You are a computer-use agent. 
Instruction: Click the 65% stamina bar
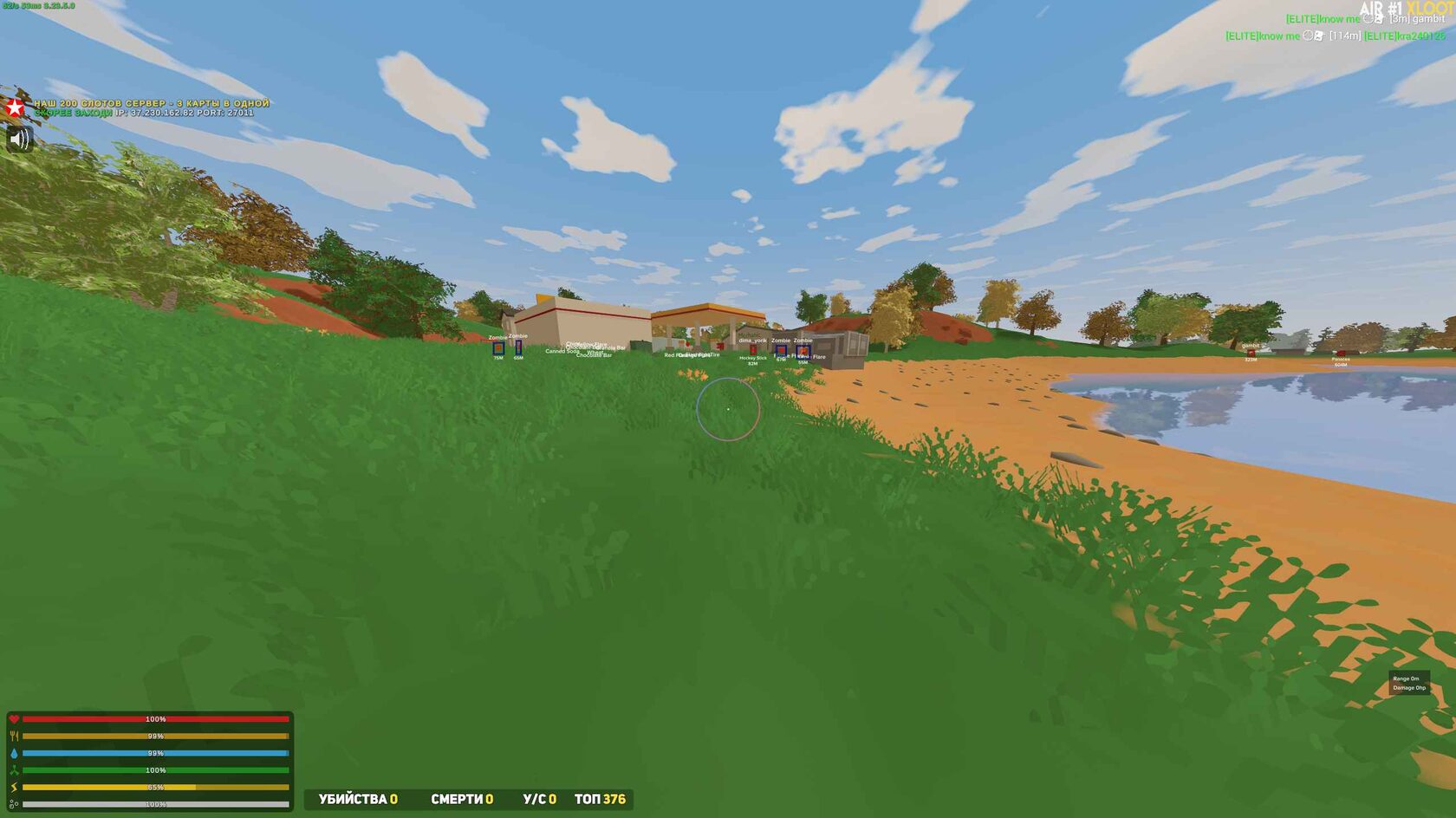click(x=156, y=785)
